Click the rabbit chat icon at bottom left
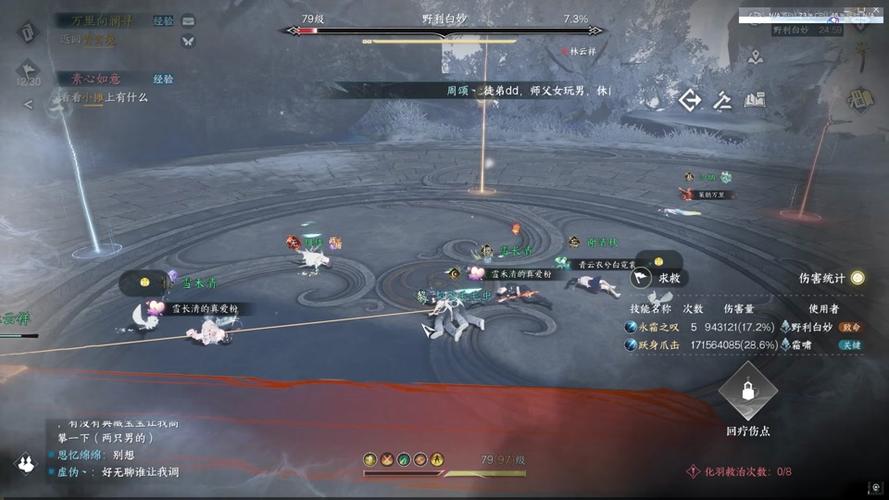The image size is (889, 500). point(25,462)
